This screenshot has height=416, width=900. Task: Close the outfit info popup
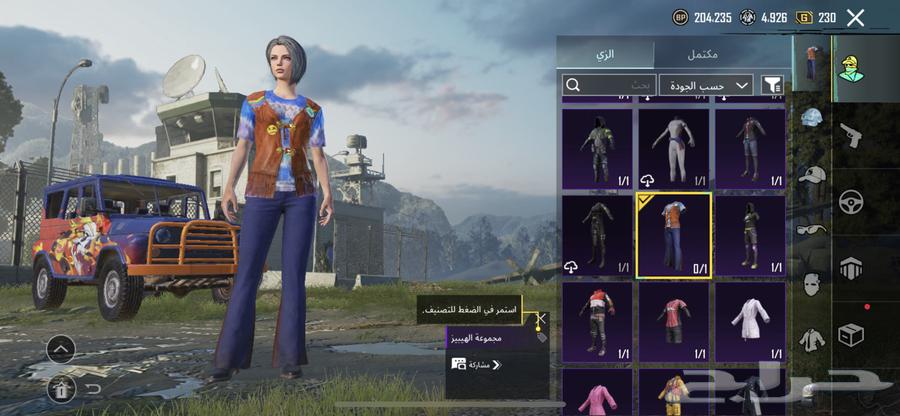click(540, 320)
